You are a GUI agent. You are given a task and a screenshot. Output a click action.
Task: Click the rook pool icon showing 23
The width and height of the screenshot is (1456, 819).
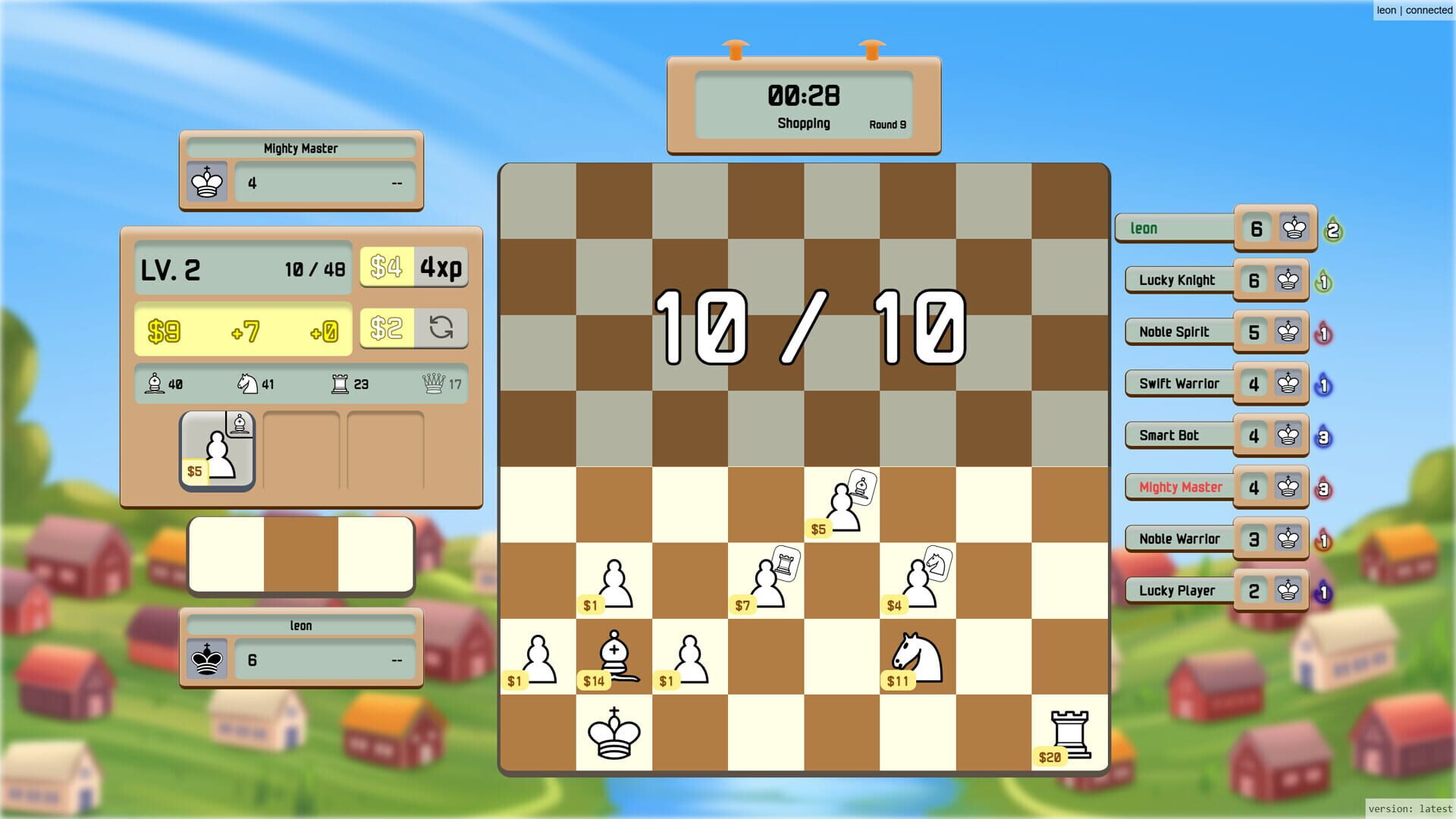coord(340,384)
